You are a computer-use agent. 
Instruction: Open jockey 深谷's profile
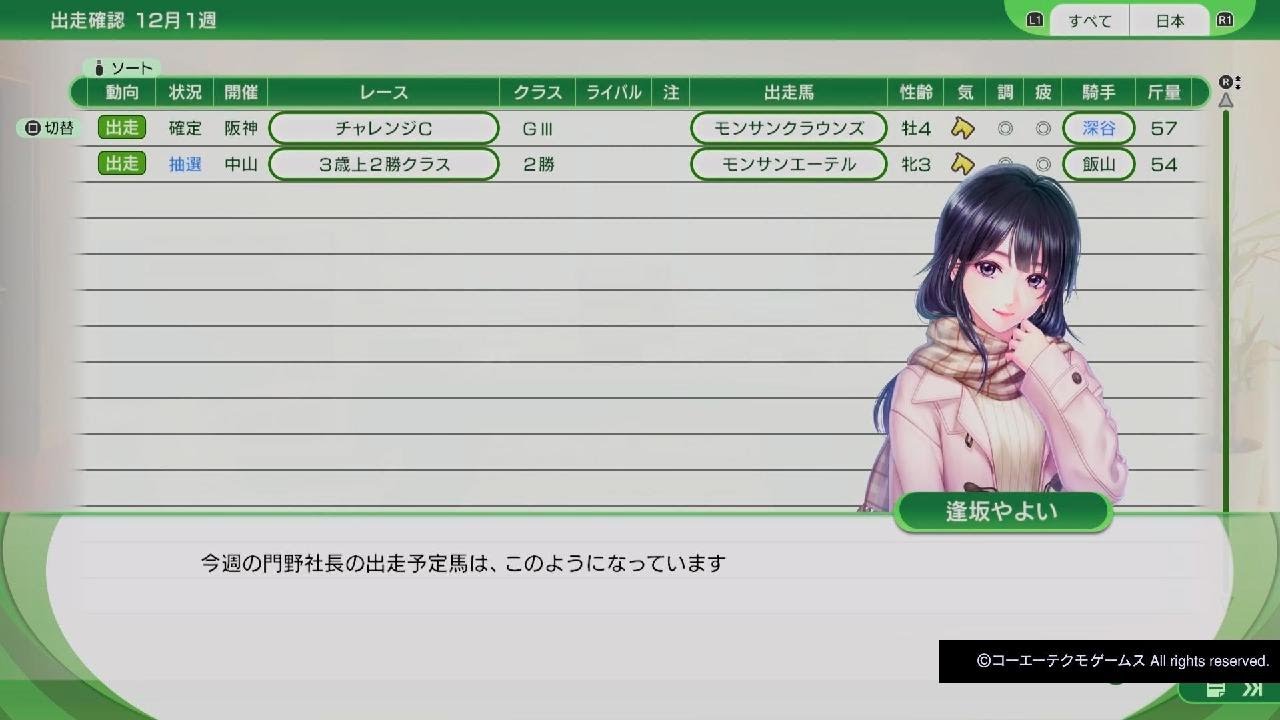pos(1099,128)
